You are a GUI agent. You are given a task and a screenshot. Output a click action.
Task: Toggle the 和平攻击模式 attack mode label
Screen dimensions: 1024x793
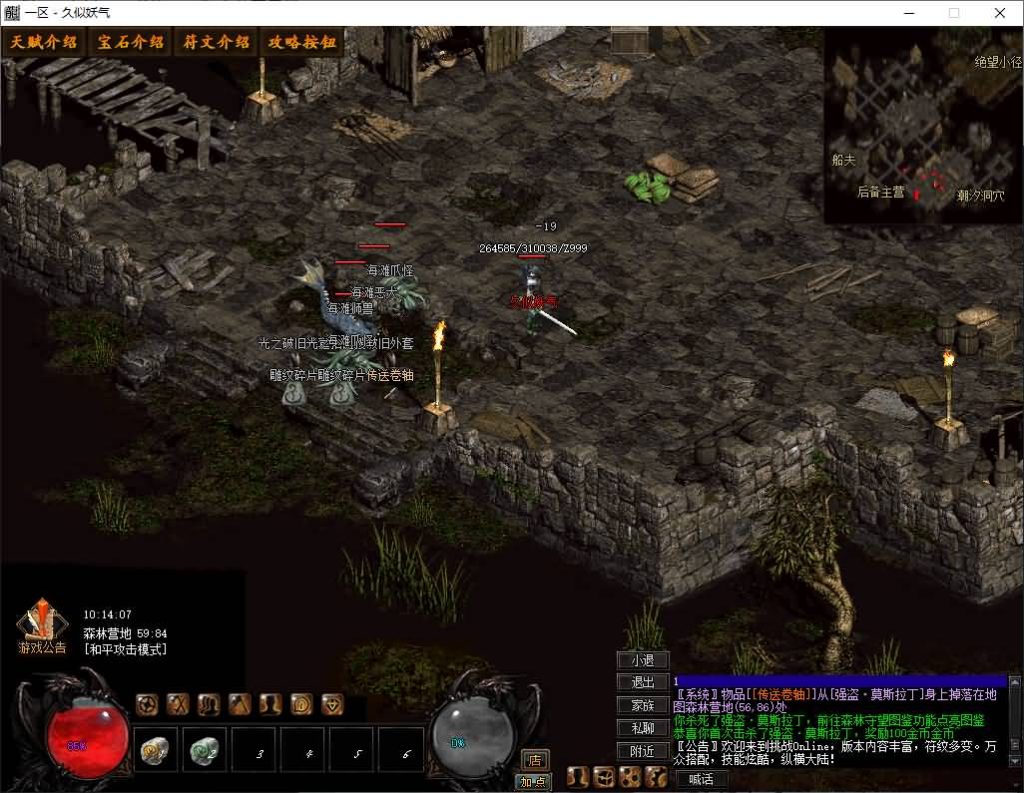coord(125,649)
